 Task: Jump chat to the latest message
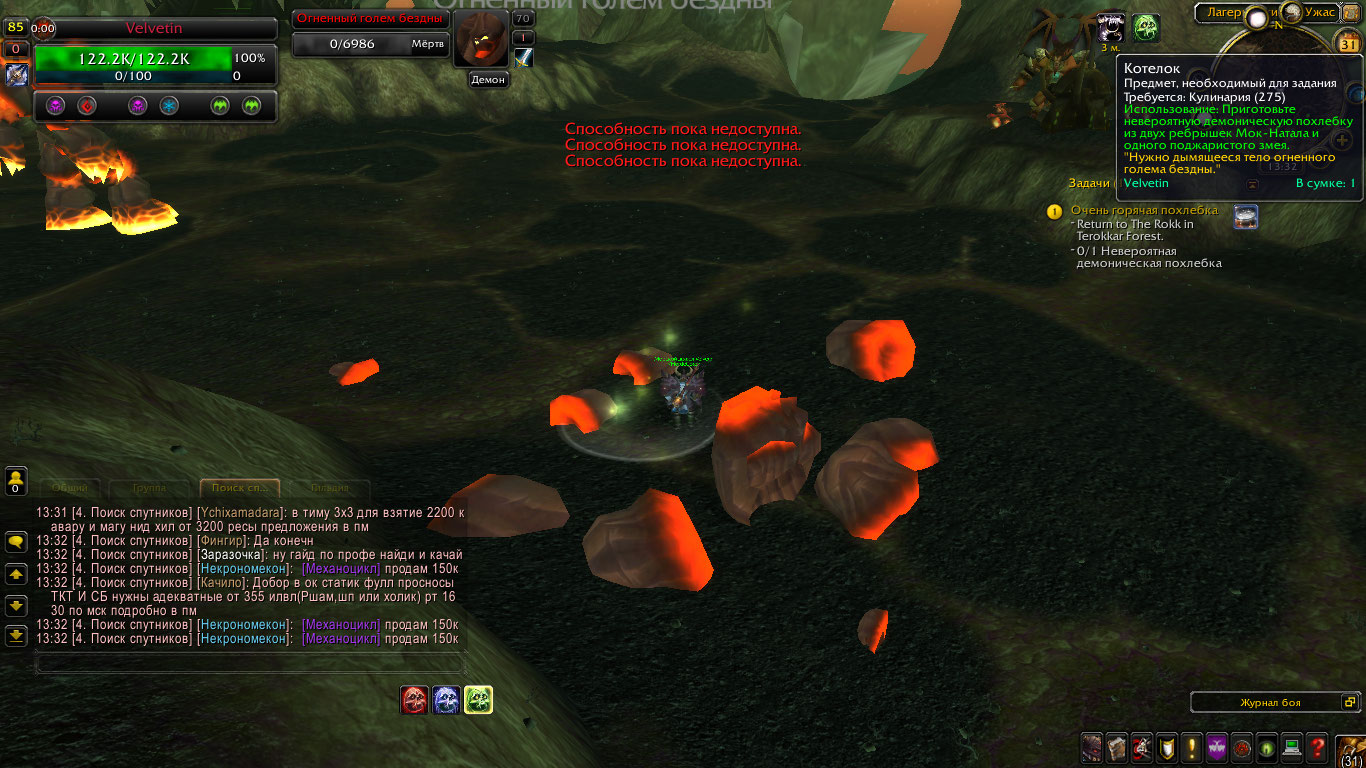[x=16, y=634]
